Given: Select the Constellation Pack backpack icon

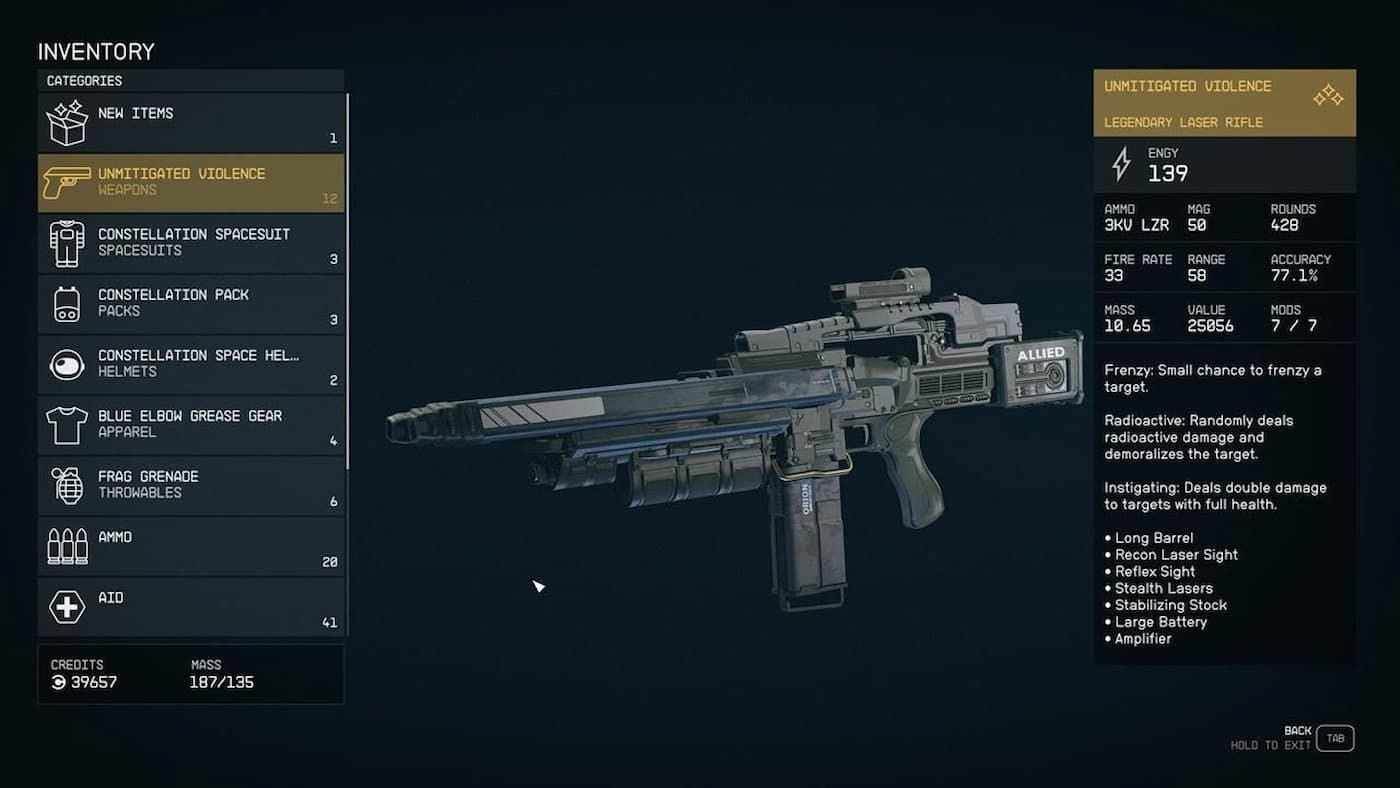Looking at the screenshot, I should tap(66, 304).
